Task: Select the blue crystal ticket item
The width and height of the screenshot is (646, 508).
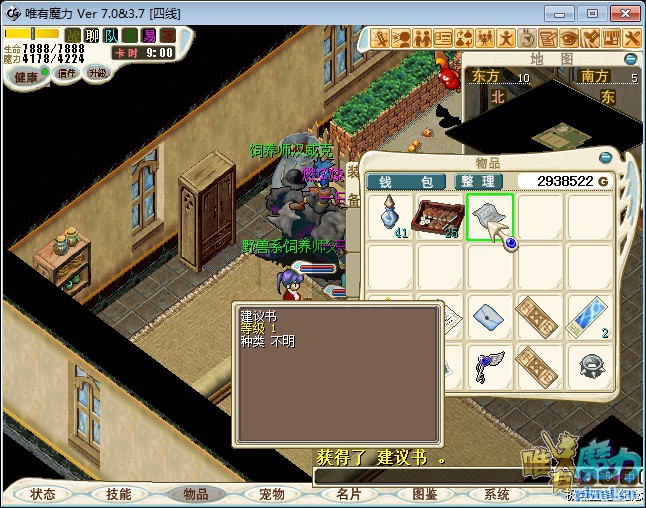Action: click(590, 317)
